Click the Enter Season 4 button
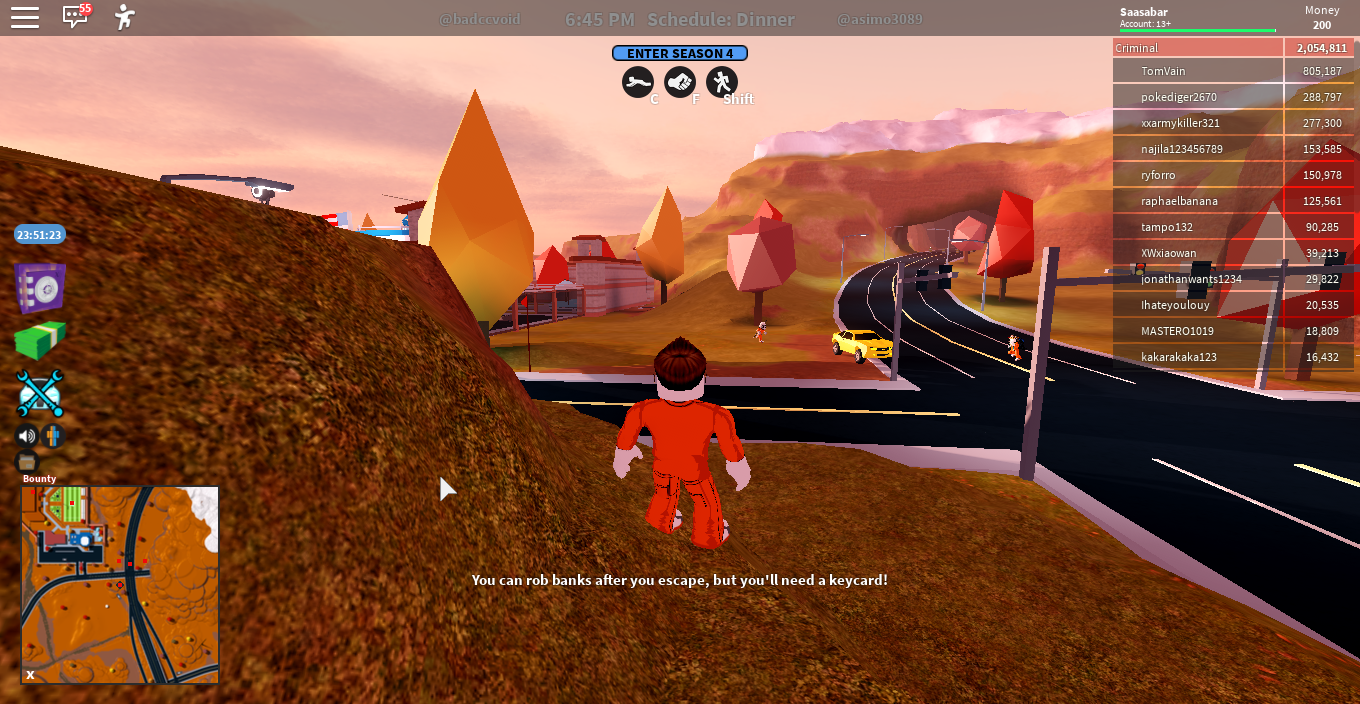 coord(680,53)
